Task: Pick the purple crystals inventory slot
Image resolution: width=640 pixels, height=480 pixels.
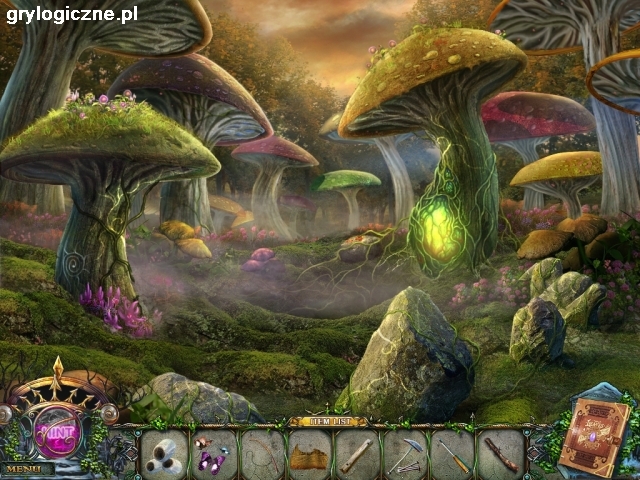Action: [213, 453]
